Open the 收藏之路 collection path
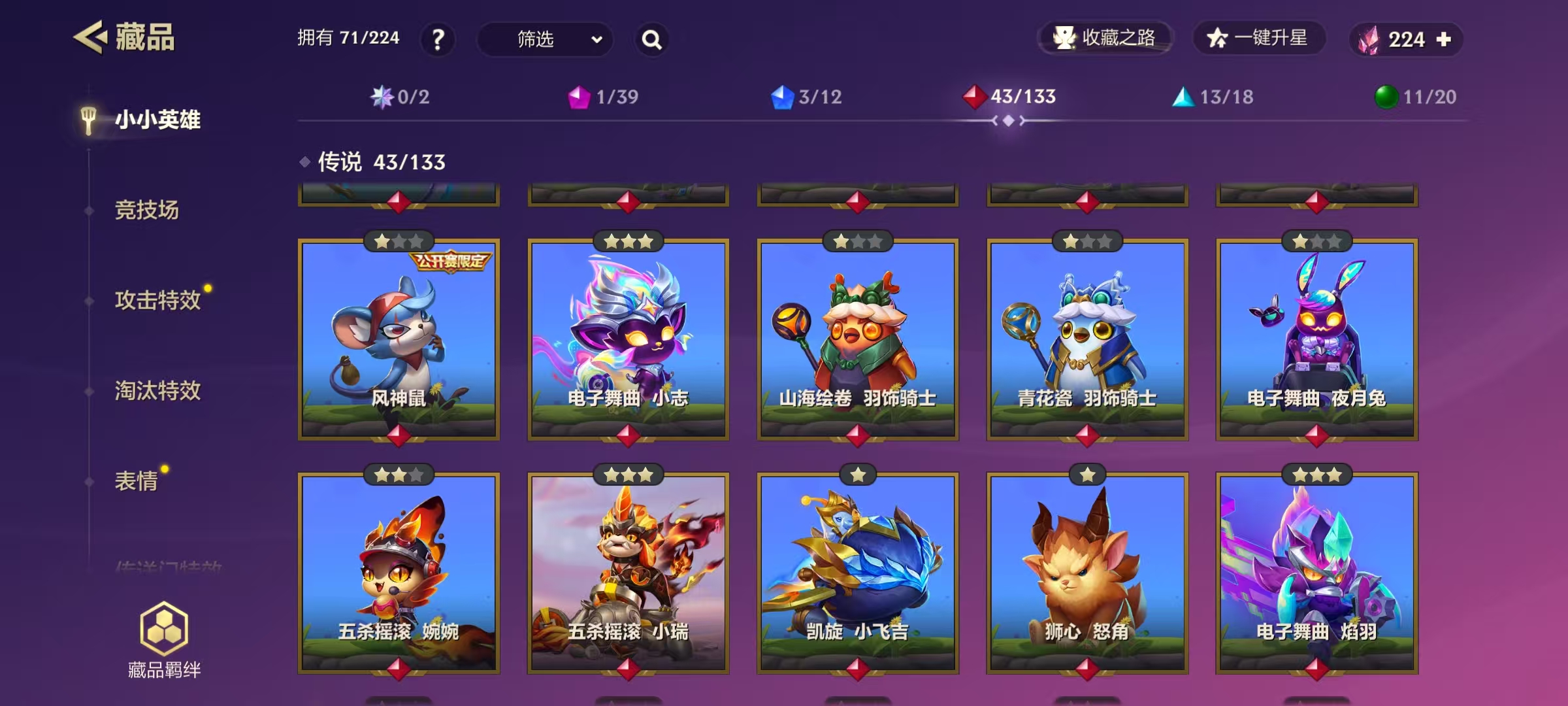The width and height of the screenshot is (1568, 706). pos(1105,38)
